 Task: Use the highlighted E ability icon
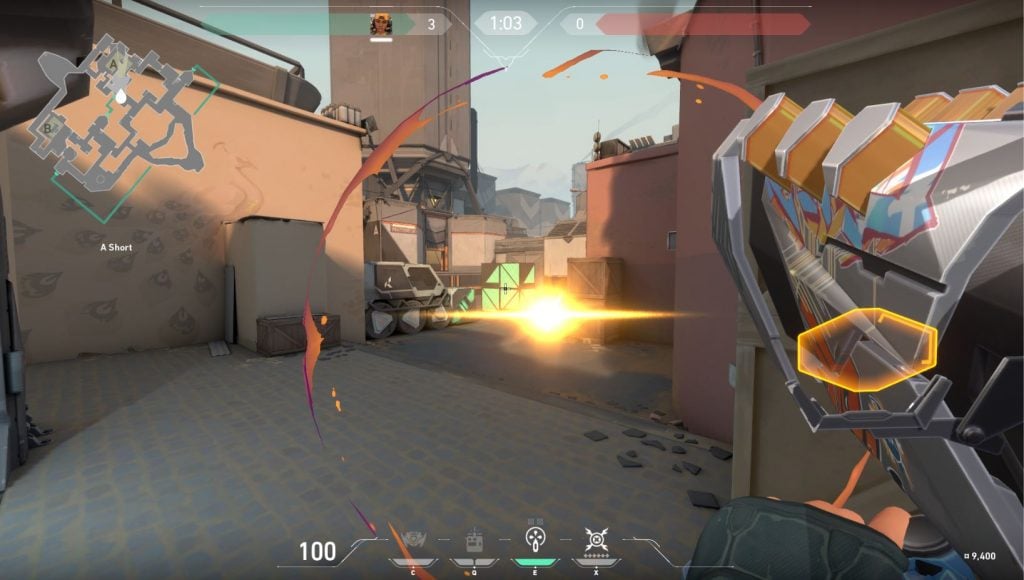pyautogui.click(x=535, y=540)
